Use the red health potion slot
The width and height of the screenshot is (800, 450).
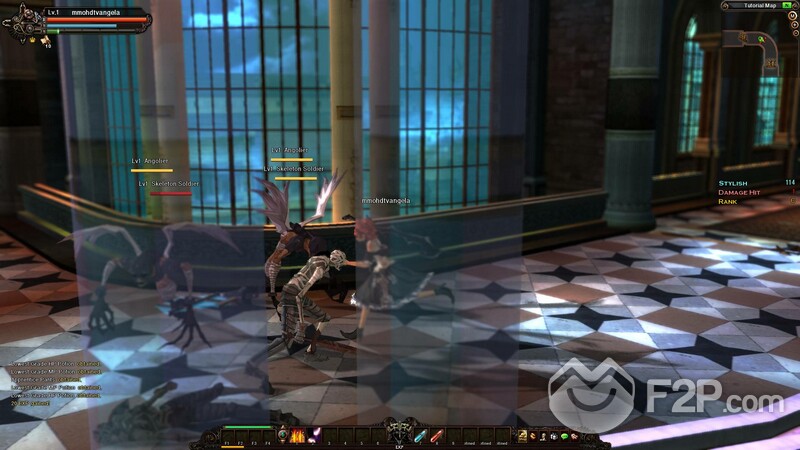coord(437,434)
